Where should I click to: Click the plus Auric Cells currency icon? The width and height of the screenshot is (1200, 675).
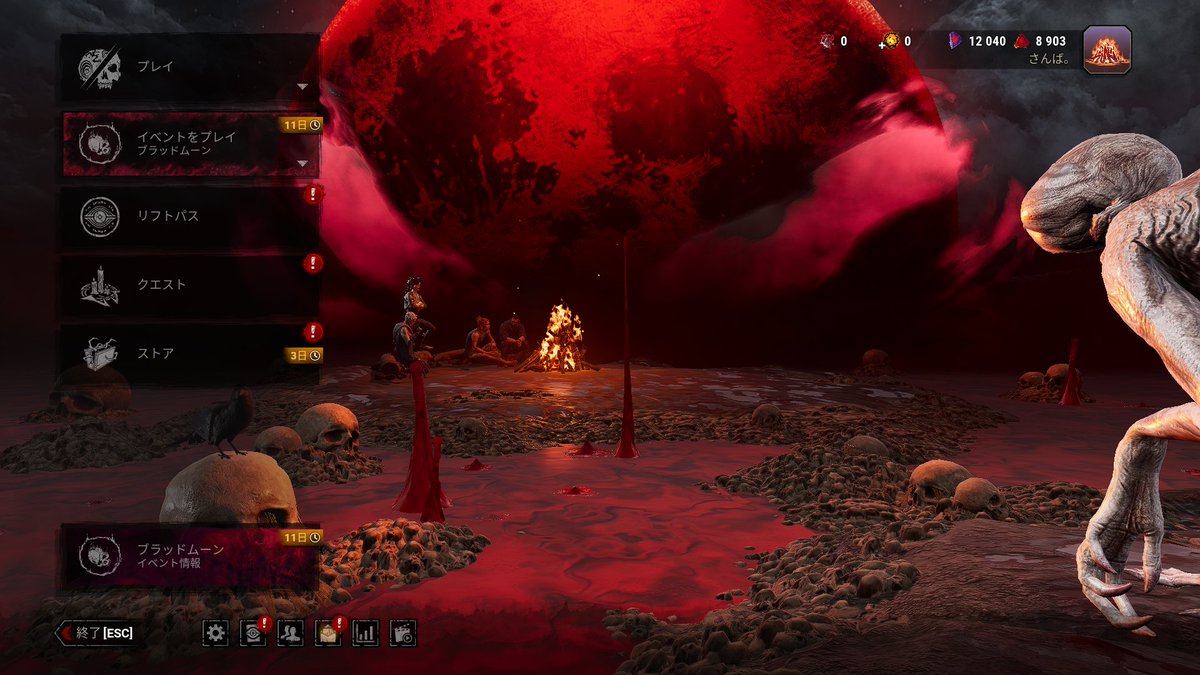(888, 42)
